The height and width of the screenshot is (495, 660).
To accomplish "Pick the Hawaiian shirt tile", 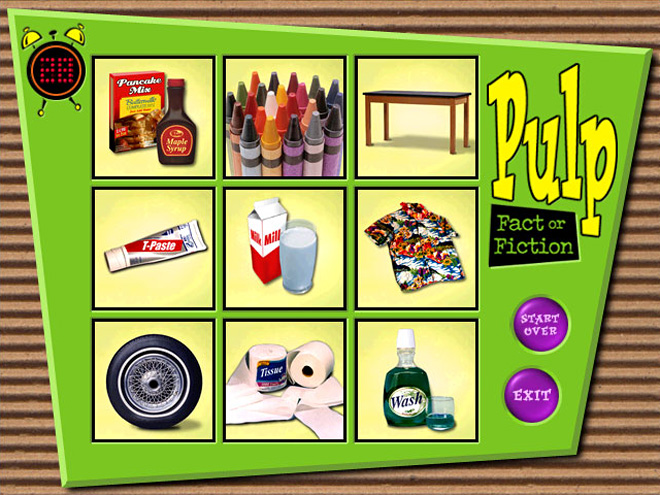I will [x=416, y=248].
